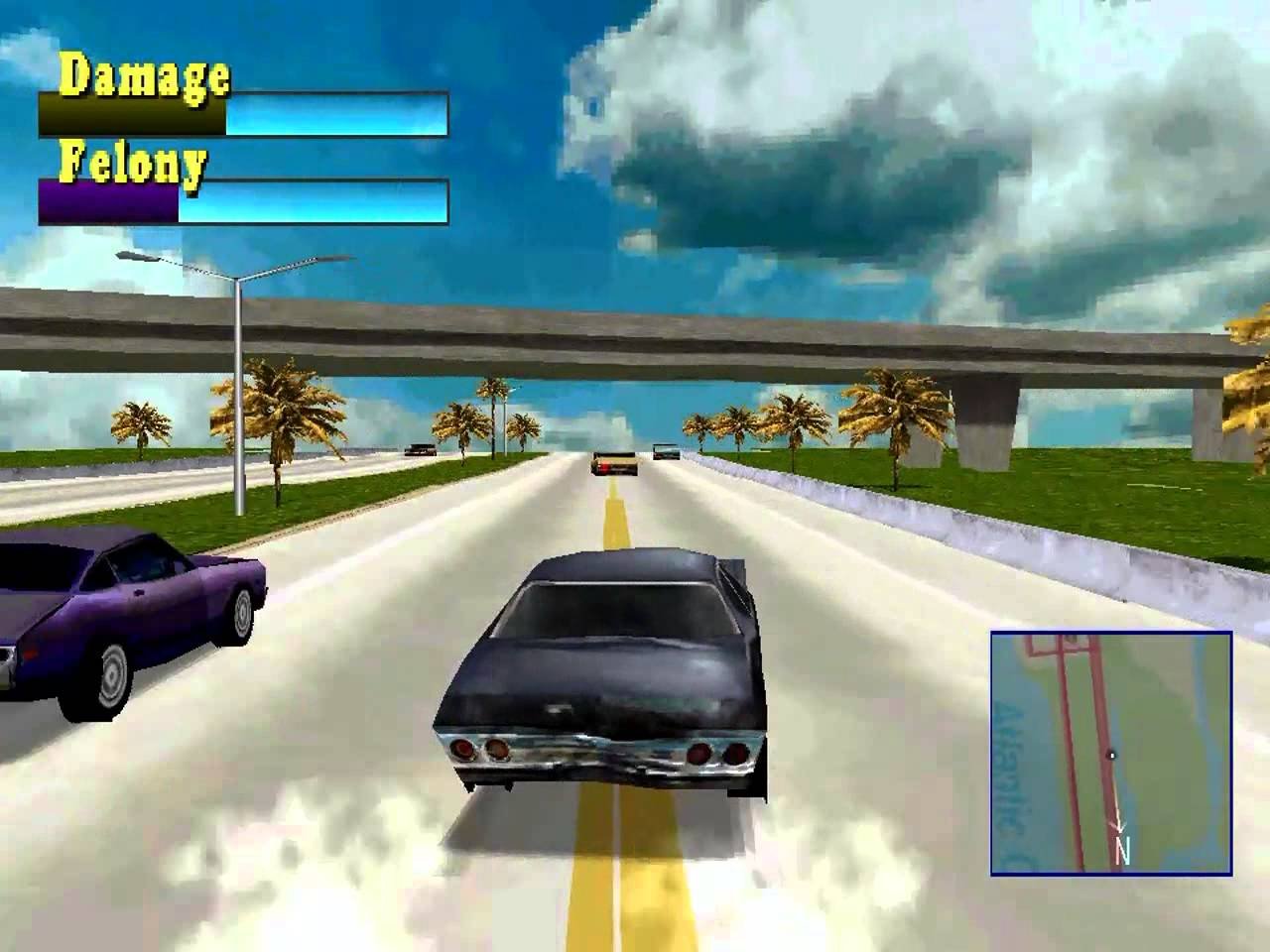Click the player position dot on the minimap
The height and width of the screenshot is (952, 1270).
tap(1111, 755)
